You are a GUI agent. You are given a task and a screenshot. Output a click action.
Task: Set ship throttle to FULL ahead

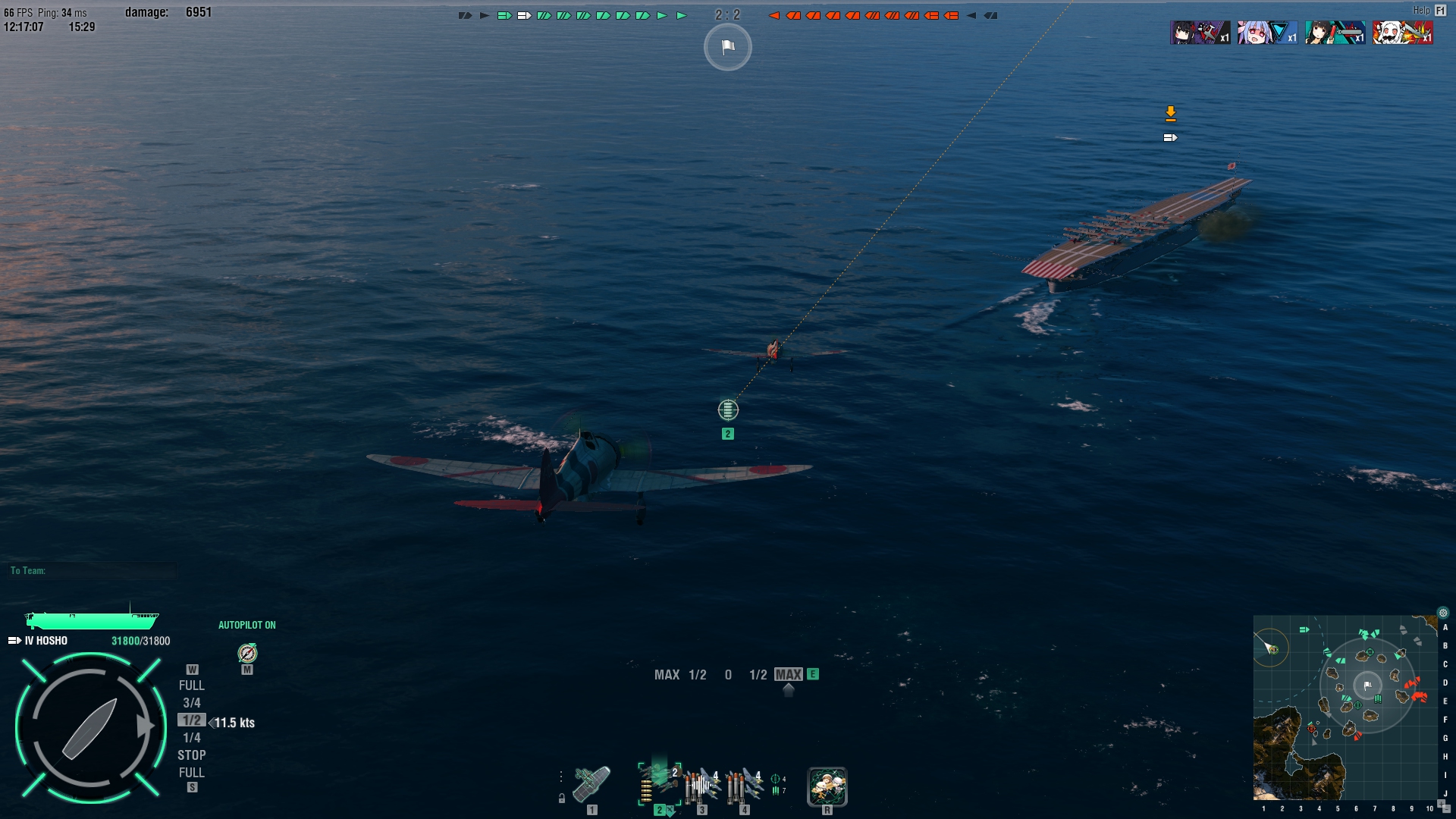192,686
